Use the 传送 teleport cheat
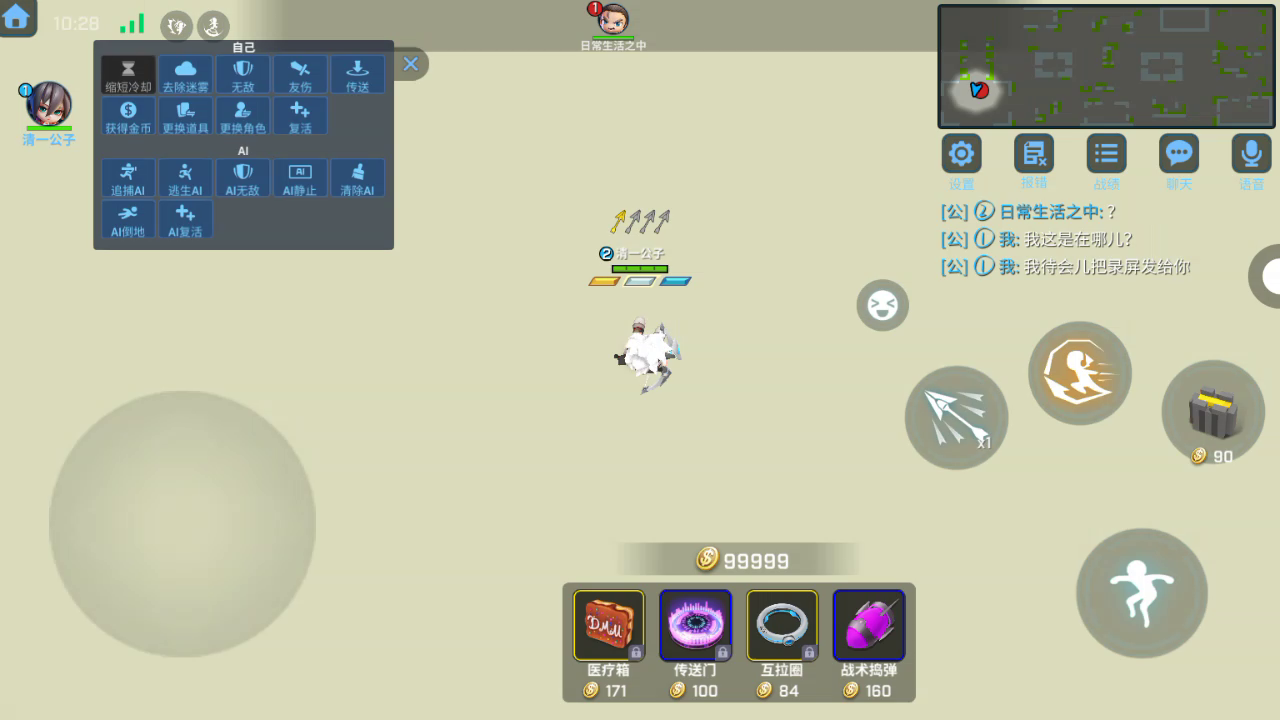 tap(357, 75)
